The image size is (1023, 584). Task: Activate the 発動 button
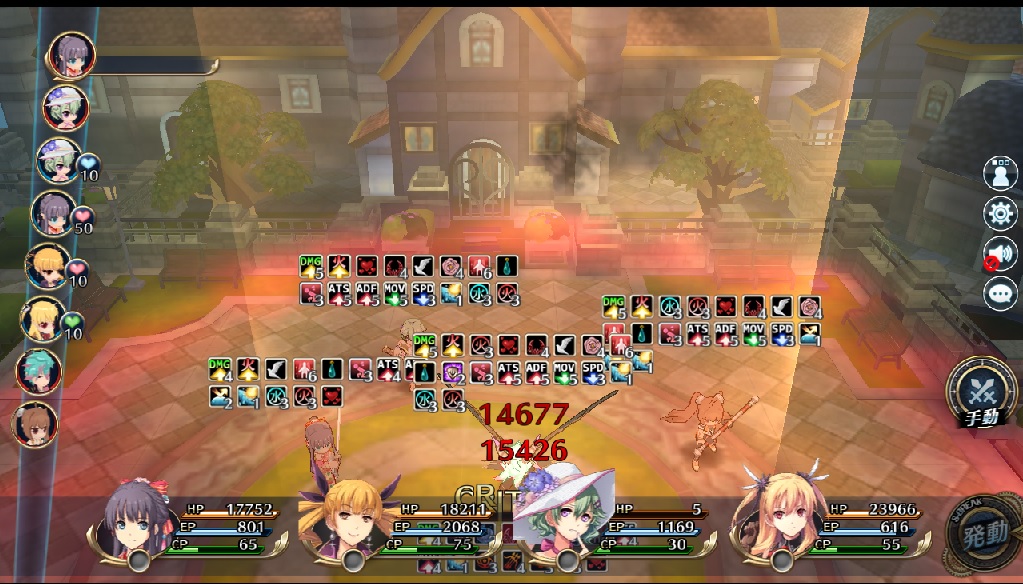[x=984, y=533]
